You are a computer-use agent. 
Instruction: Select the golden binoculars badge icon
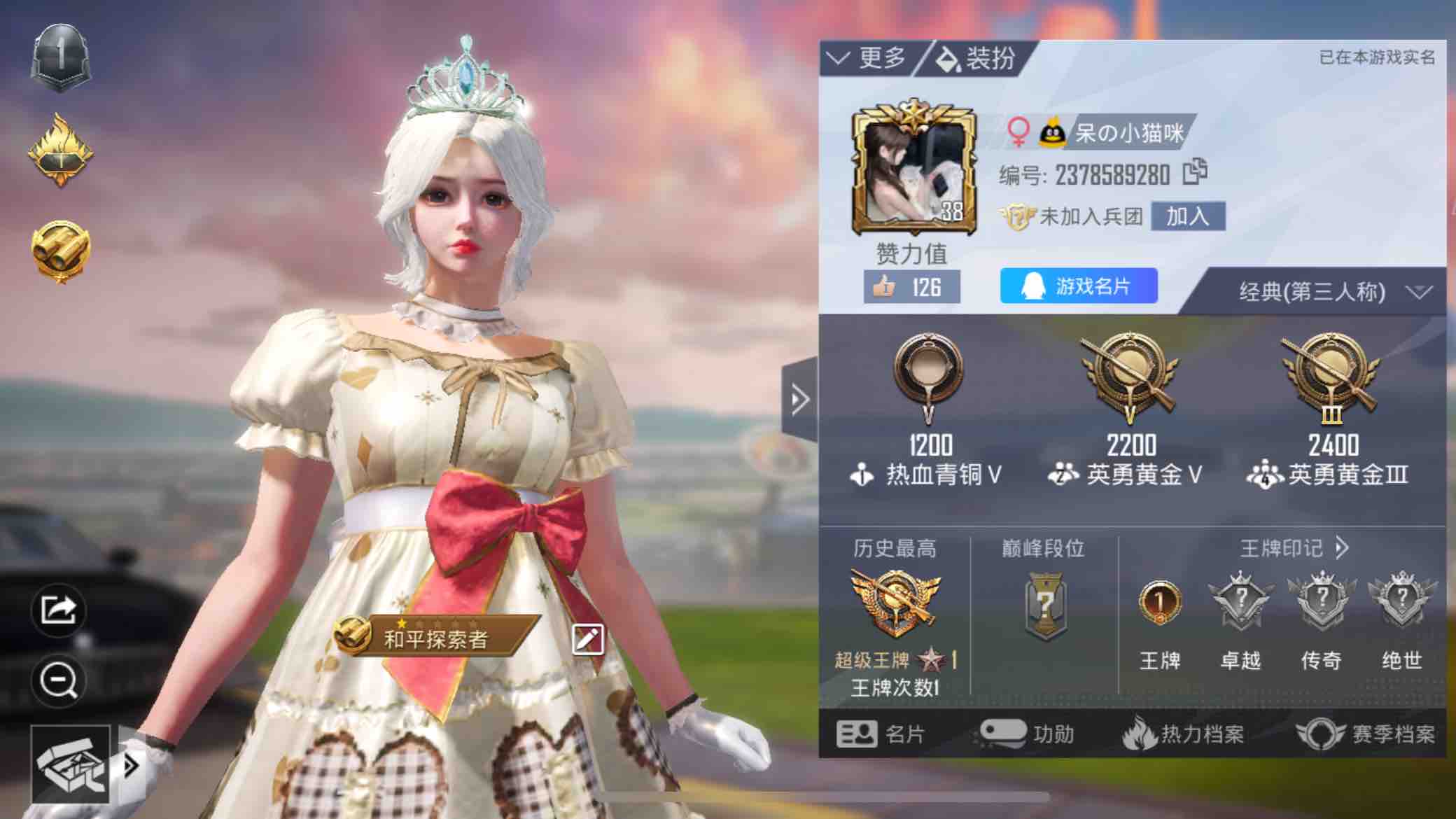point(61,251)
